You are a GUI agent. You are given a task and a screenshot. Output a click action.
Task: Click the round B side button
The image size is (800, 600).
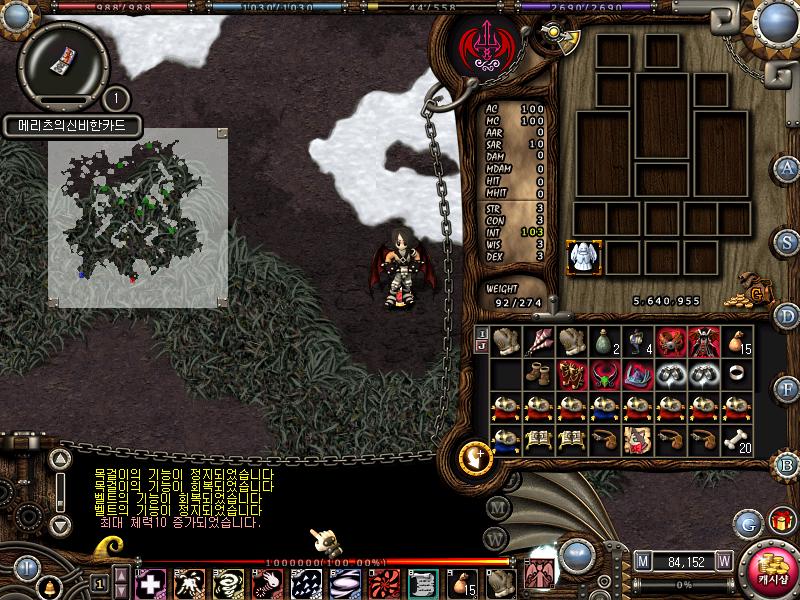pos(788,464)
